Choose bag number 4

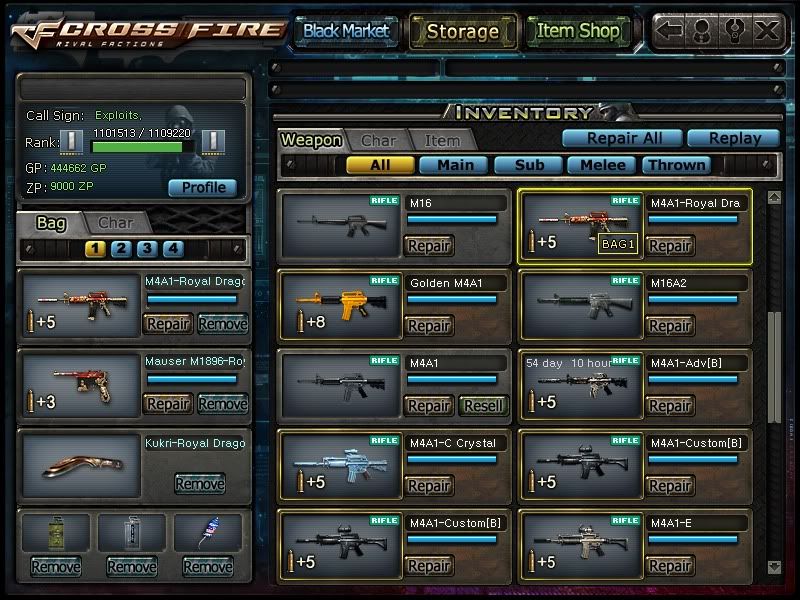pyautogui.click(x=173, y=248)
